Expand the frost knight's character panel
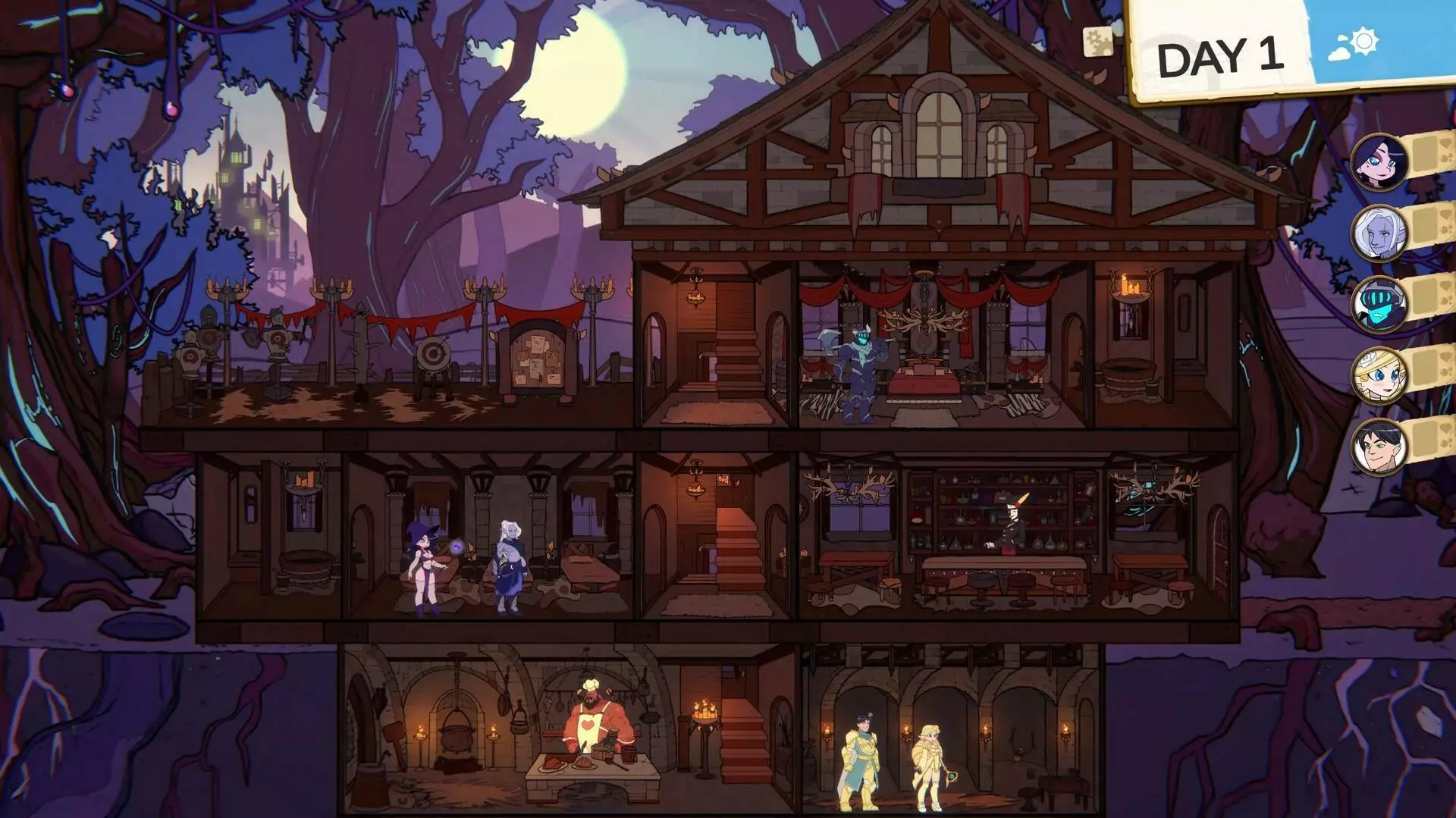The height and width of the screenshot is (818, 1456). pos(1423,297)
